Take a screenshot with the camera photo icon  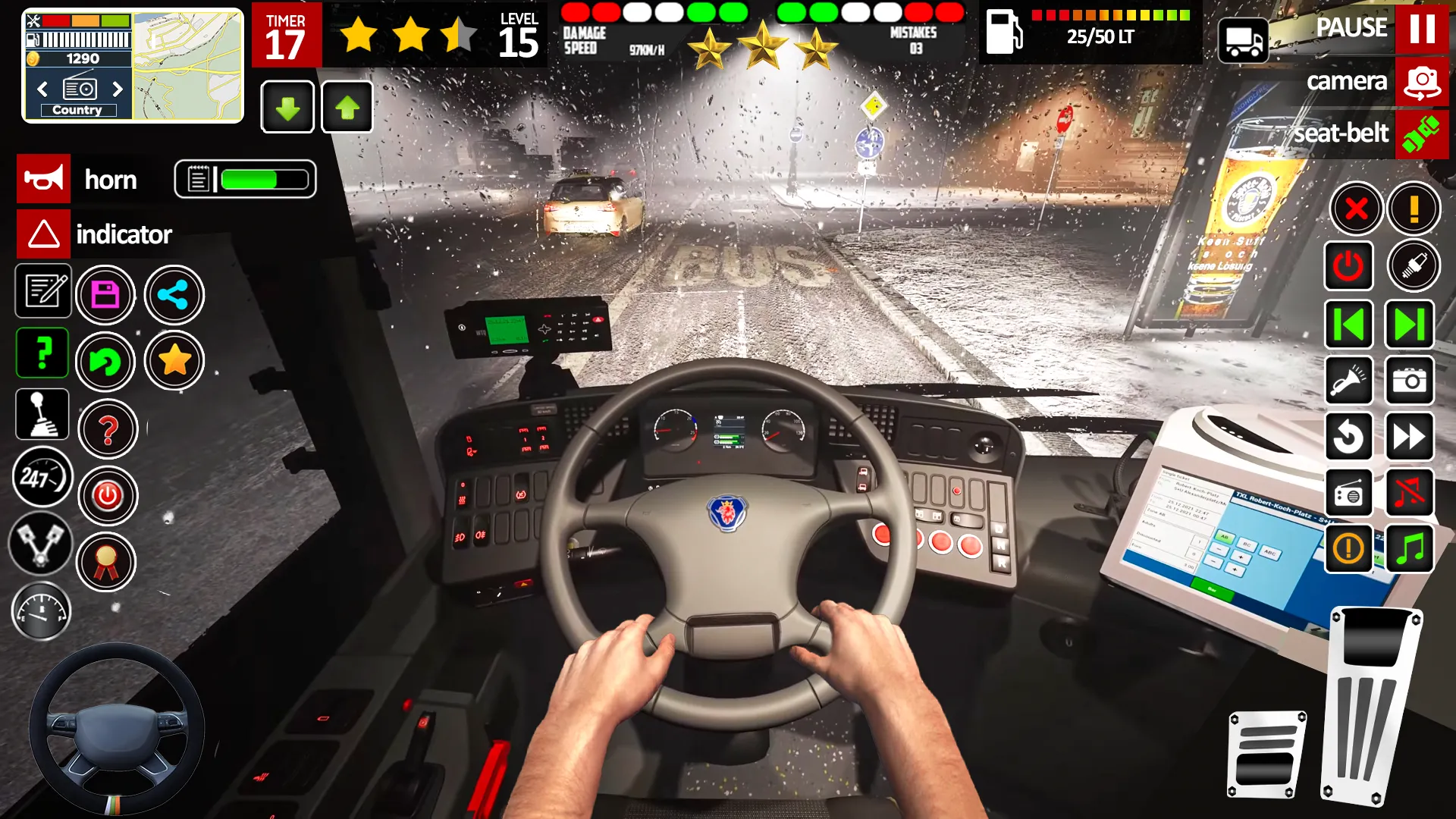tap(1409, 381)
